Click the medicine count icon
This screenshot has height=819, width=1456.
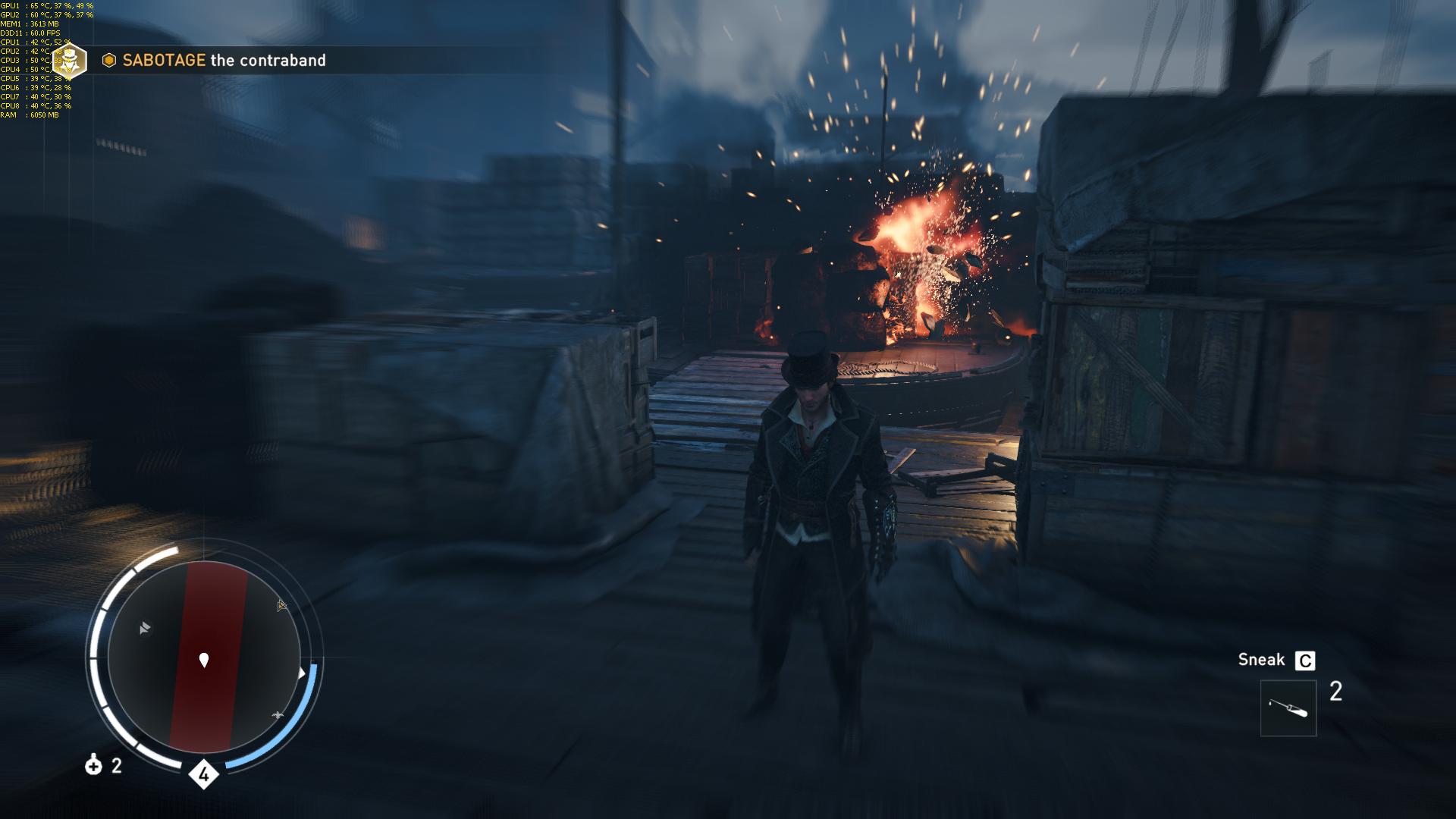pyautogui.click(x=93, y=765)
